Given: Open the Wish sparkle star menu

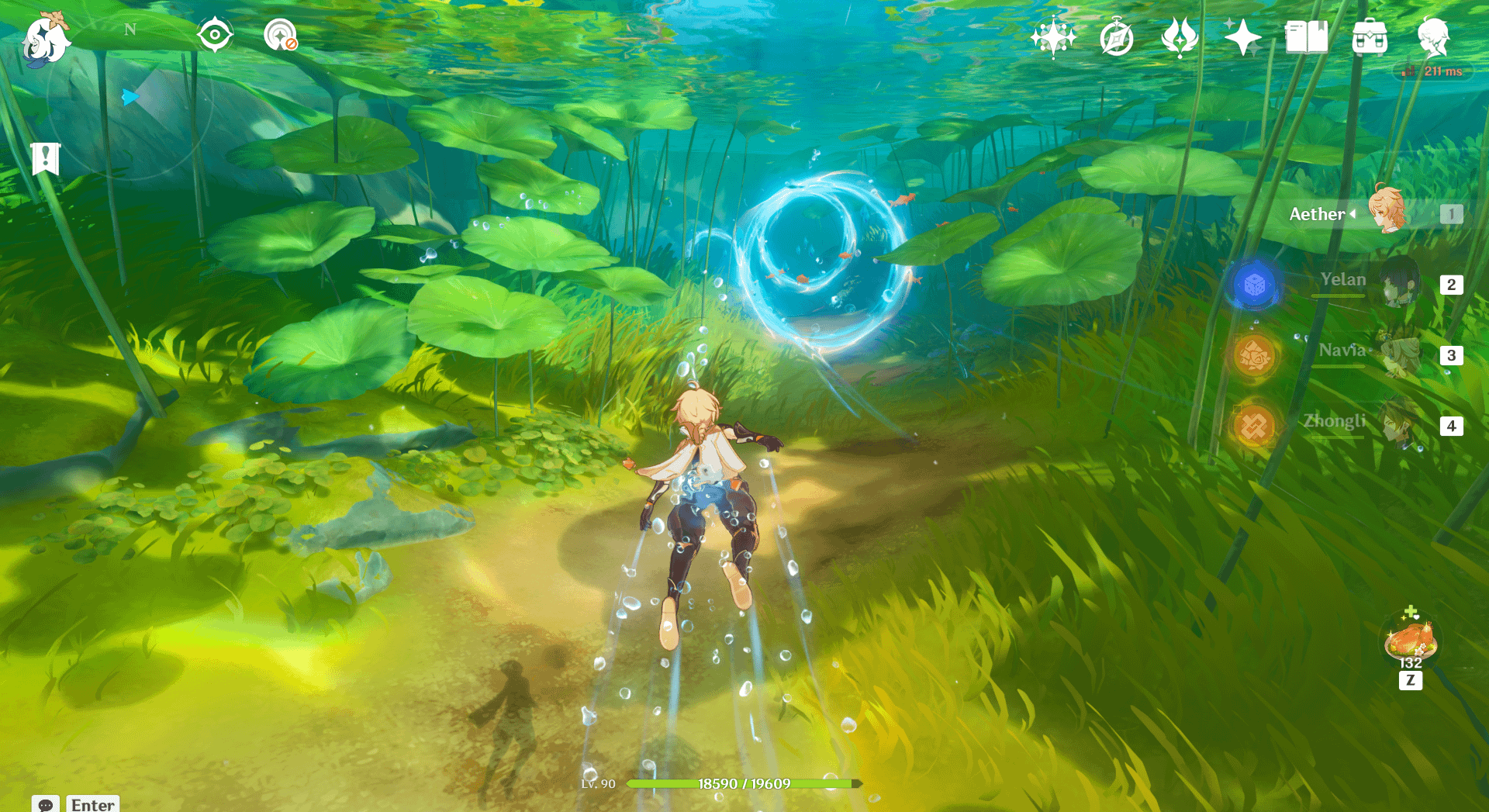Looking at the screenshot, I should 1053,36.
